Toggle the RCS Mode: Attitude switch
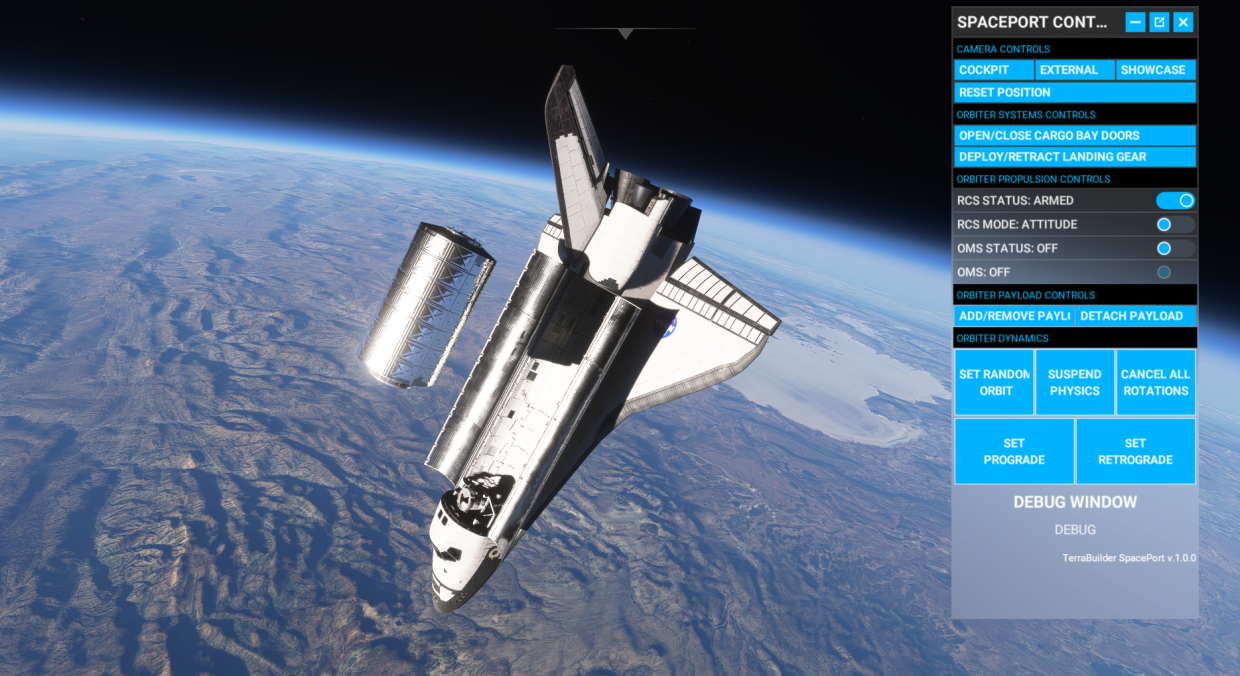The height and width of the screenshot is (676, 1240). [1175, 224]
